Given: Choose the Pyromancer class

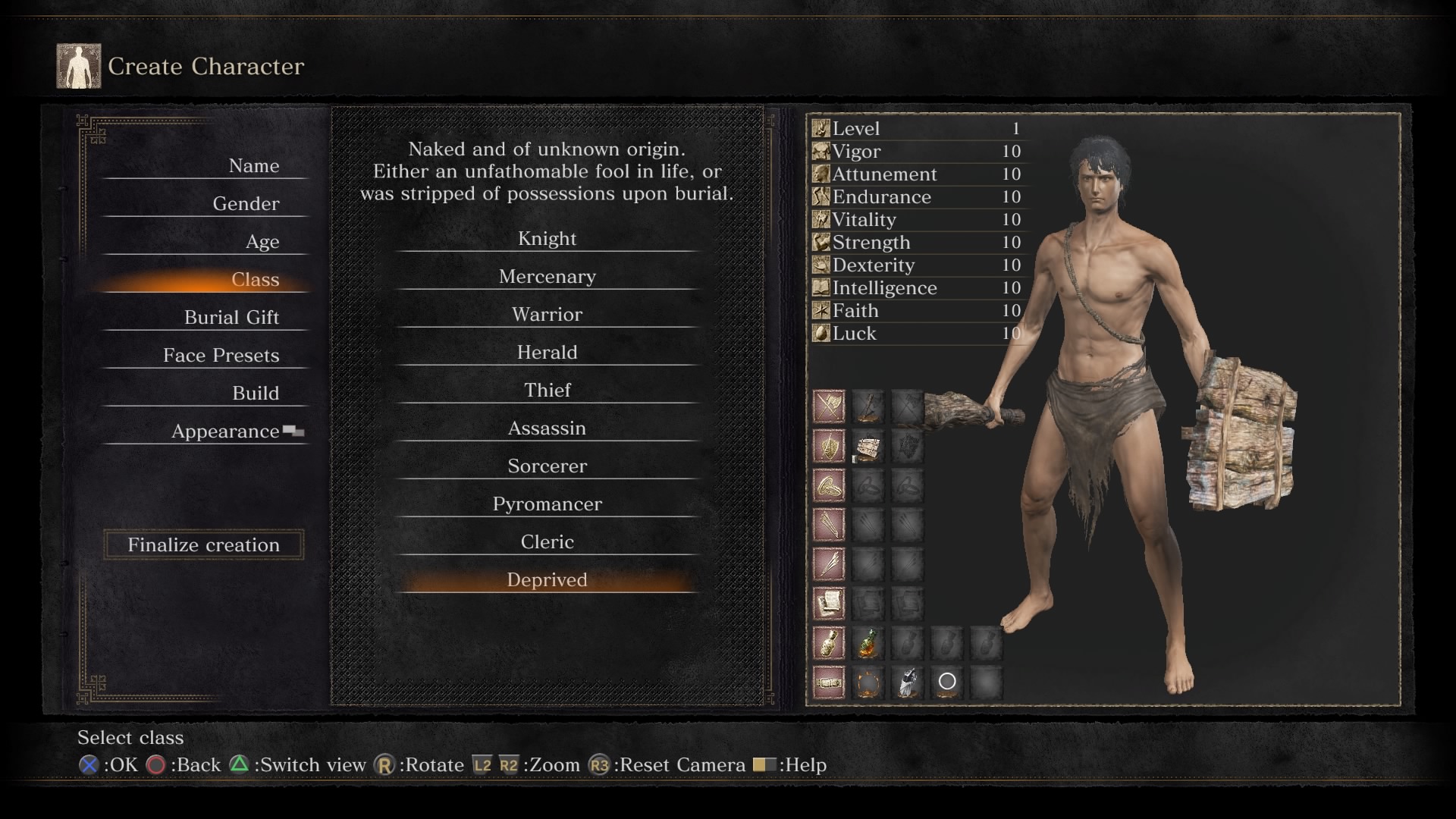Looking at the screenshot, I should (x=547, y=504).
